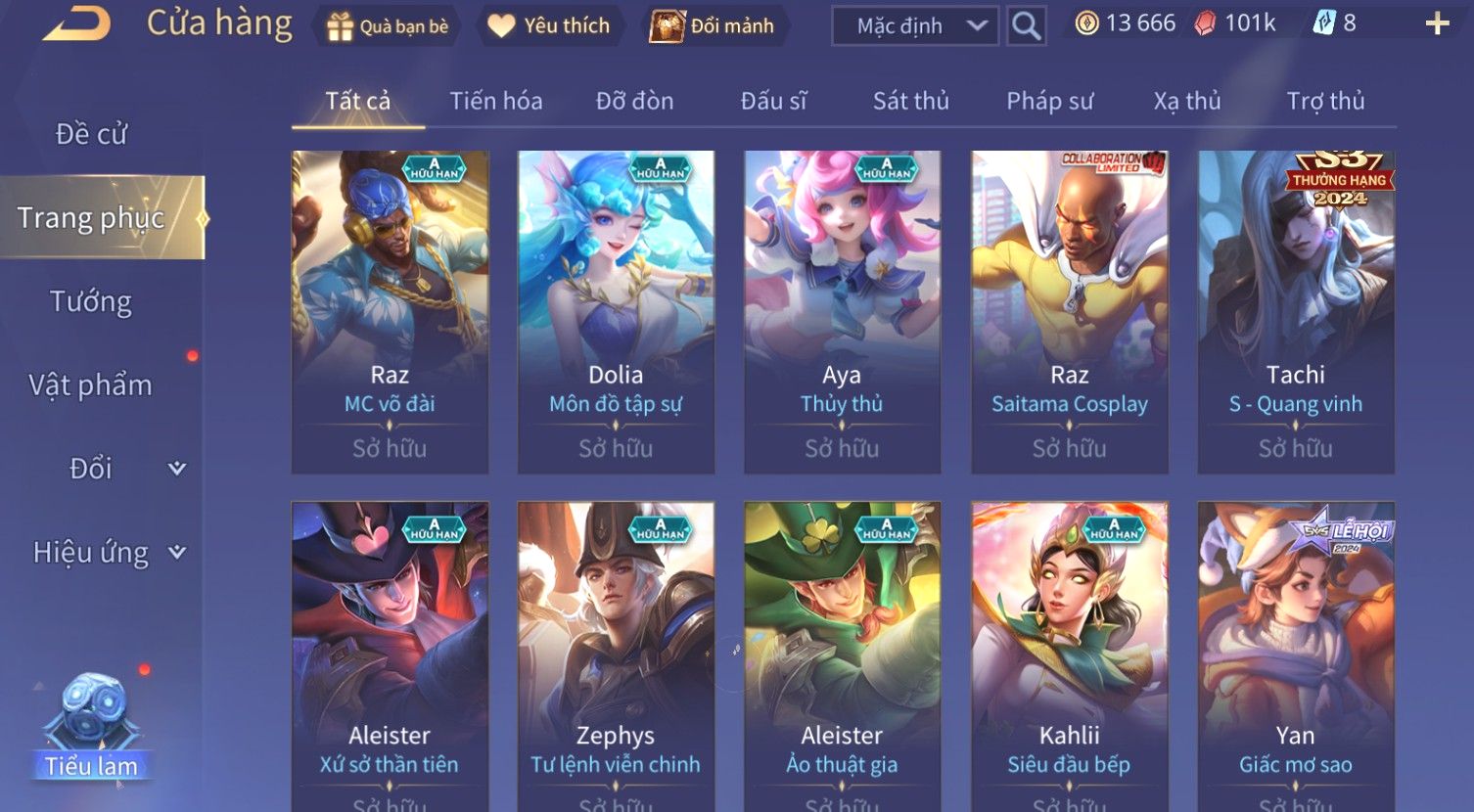Image resolution: width=1474 pixels, height=812 pixels.
Task: Go to the Tướng heroes section
Action: tap(91, 301)
